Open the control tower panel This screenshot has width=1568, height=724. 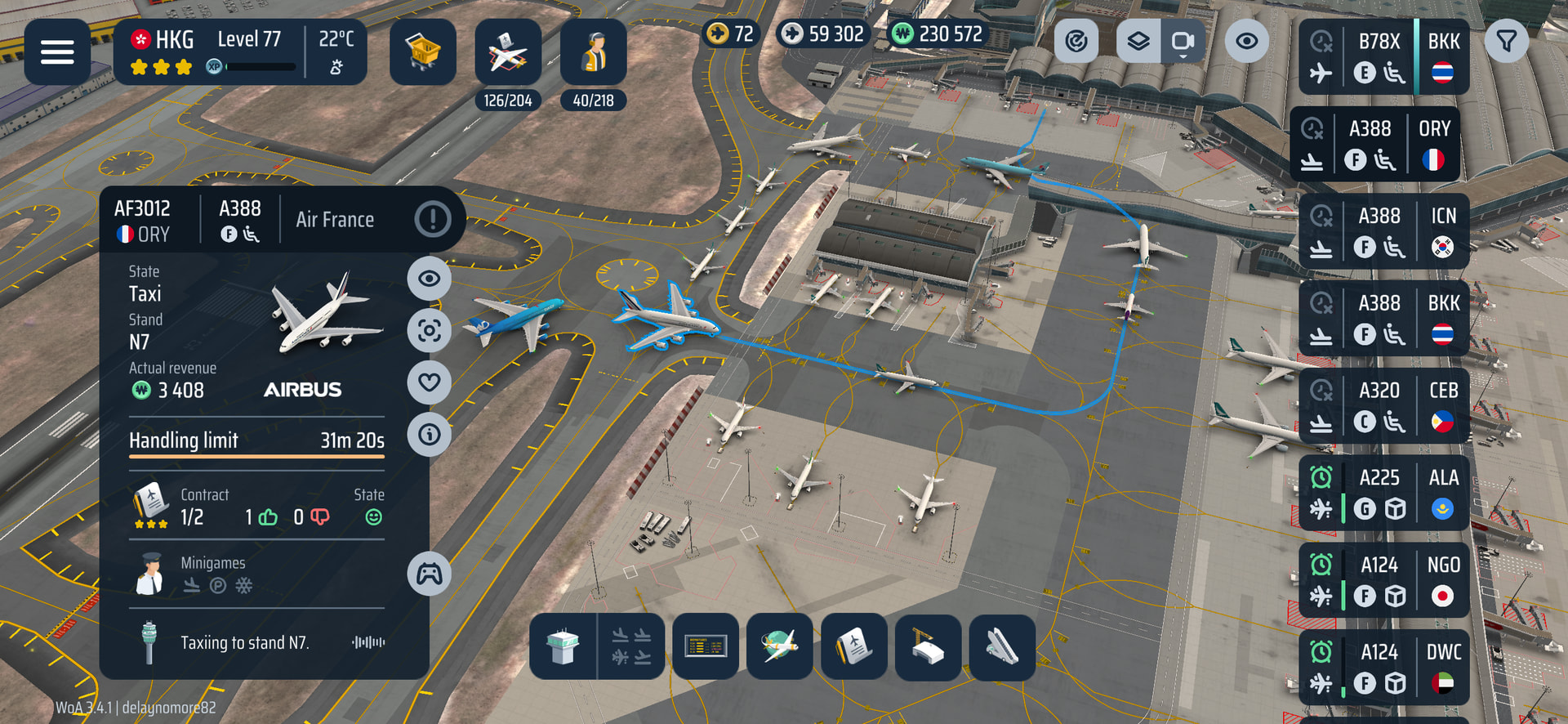(563, 647)
